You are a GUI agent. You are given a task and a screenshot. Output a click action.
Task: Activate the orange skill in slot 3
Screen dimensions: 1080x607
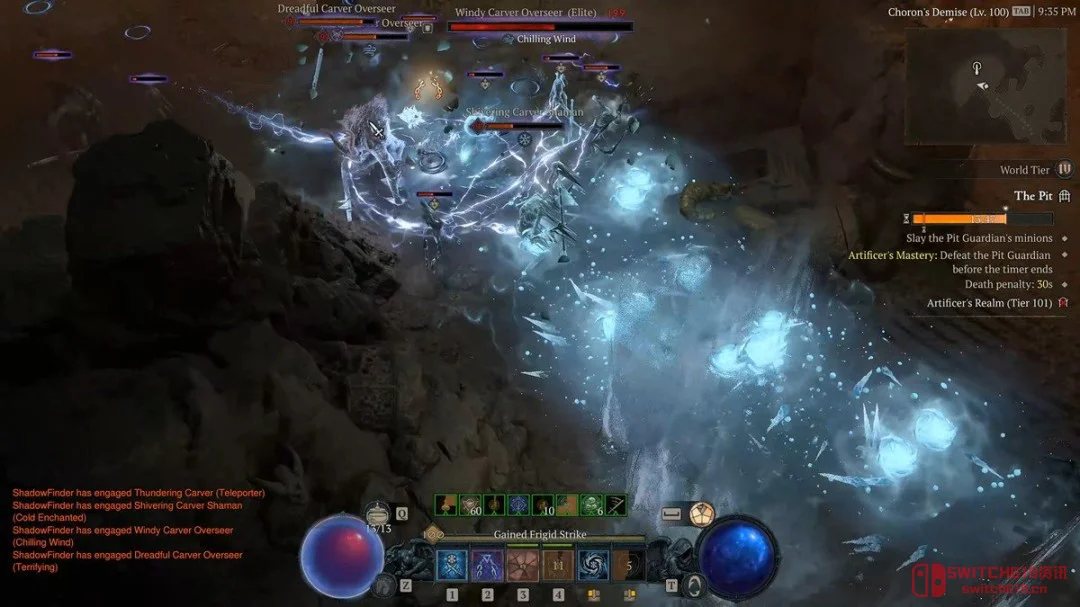click(x=522, y=566)
